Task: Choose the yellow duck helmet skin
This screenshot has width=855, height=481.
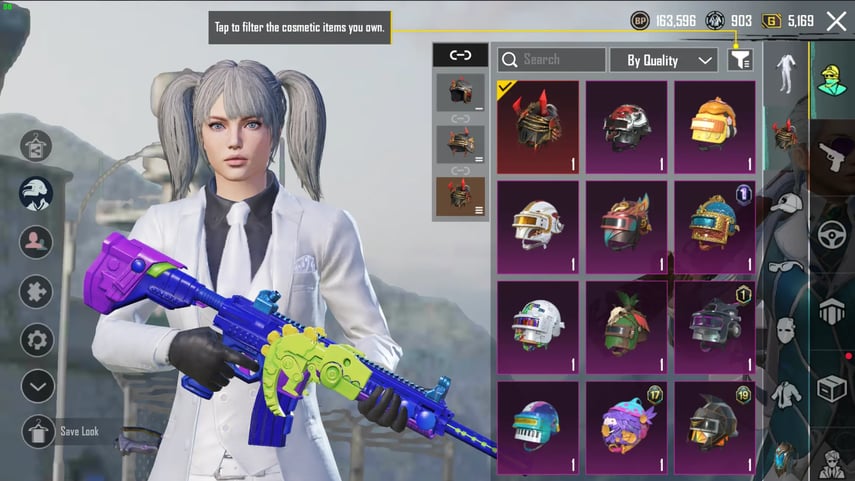Action: tap(715, 127)
